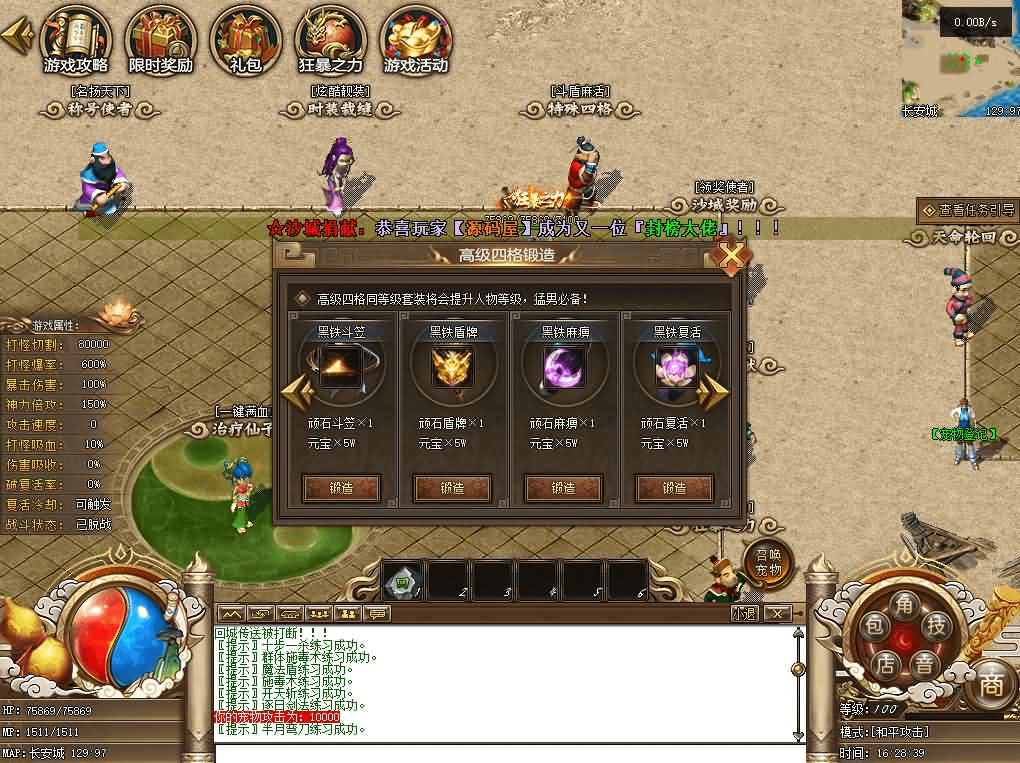The height and width of the screenshot is (763, 1020).
Task: Open the 游戏攻略 game guide
Action: [x=76, y=40]
